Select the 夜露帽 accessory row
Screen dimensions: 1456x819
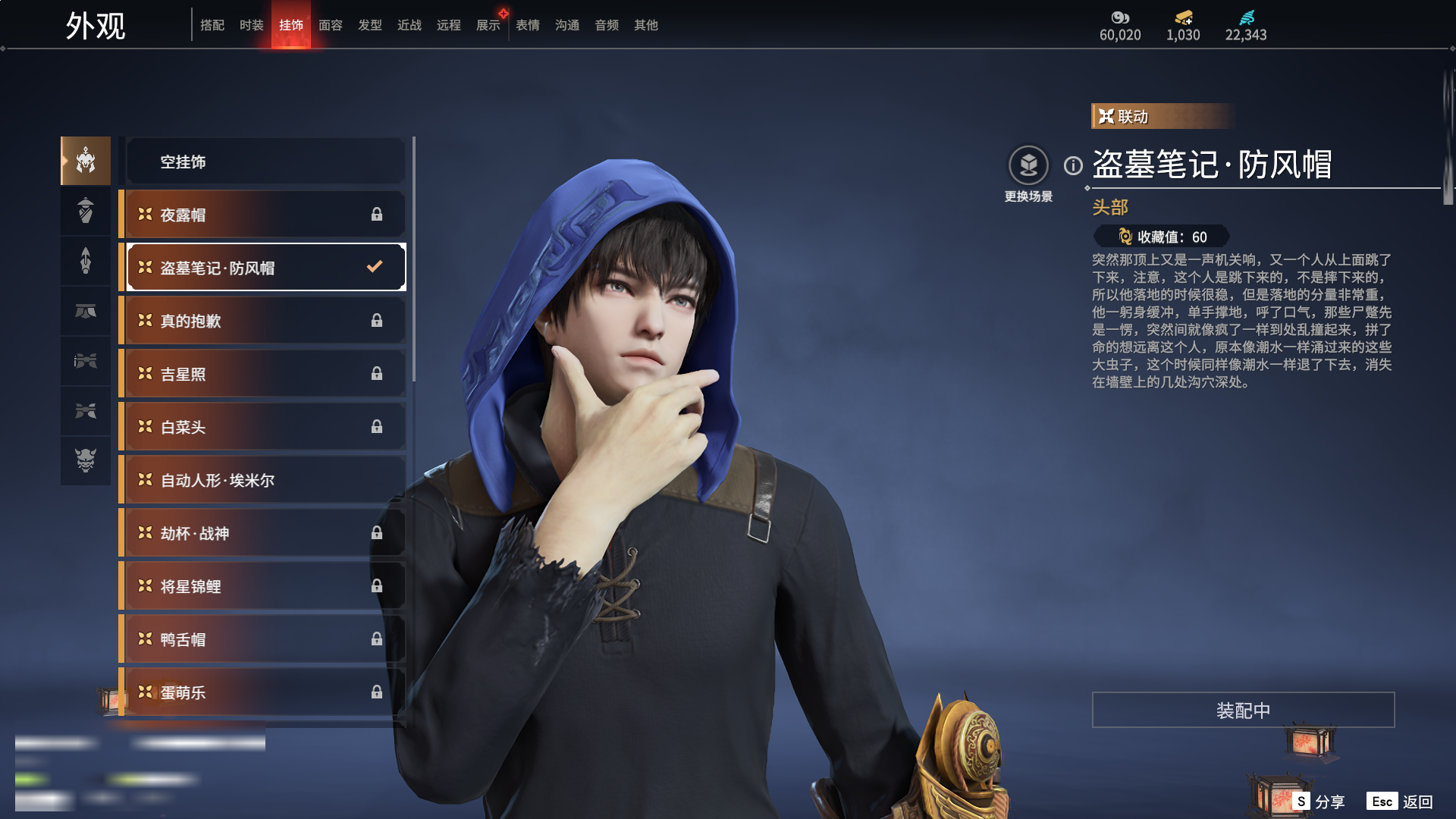(265, 215)
